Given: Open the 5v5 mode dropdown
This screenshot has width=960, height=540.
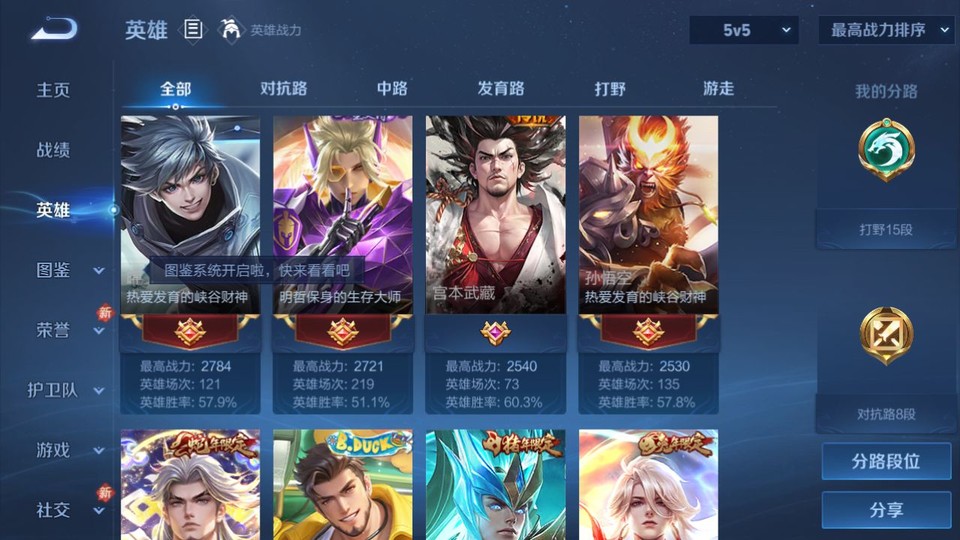Looking at the screenshot, I should [743, 30].
